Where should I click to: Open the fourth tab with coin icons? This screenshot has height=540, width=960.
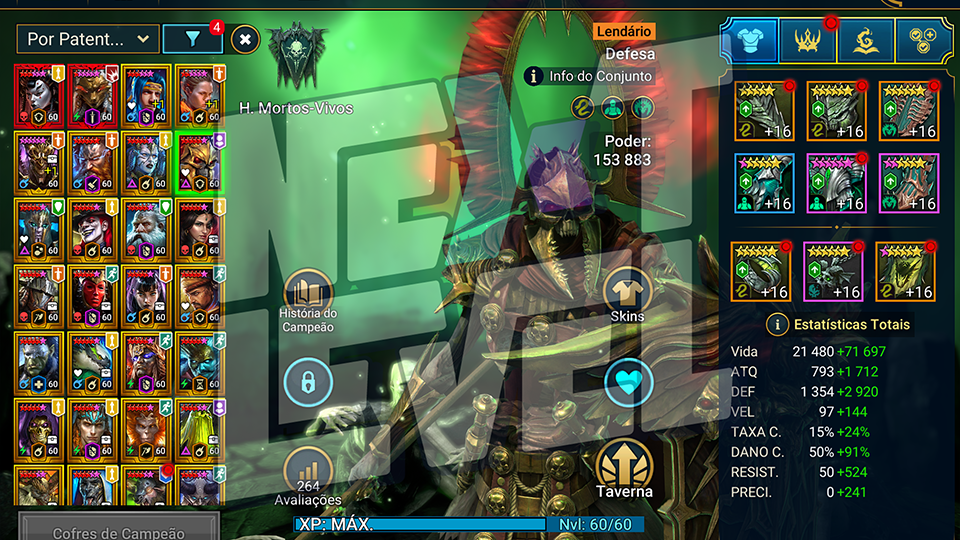coord(923,39)
